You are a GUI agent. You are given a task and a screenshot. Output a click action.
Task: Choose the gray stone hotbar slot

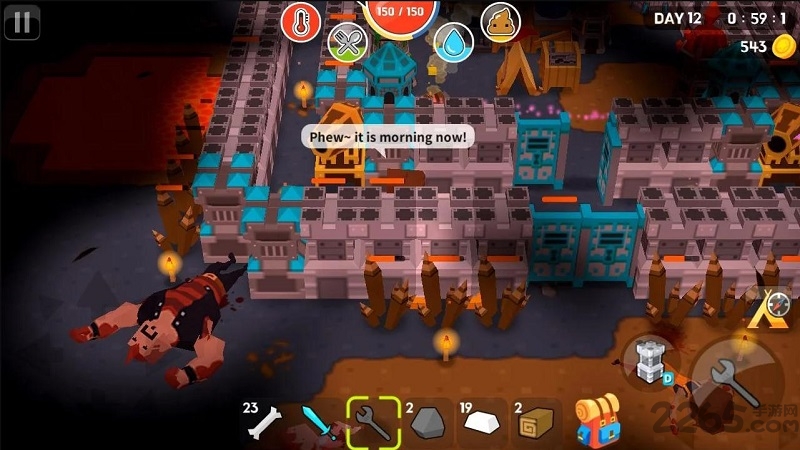click(425, 423)
